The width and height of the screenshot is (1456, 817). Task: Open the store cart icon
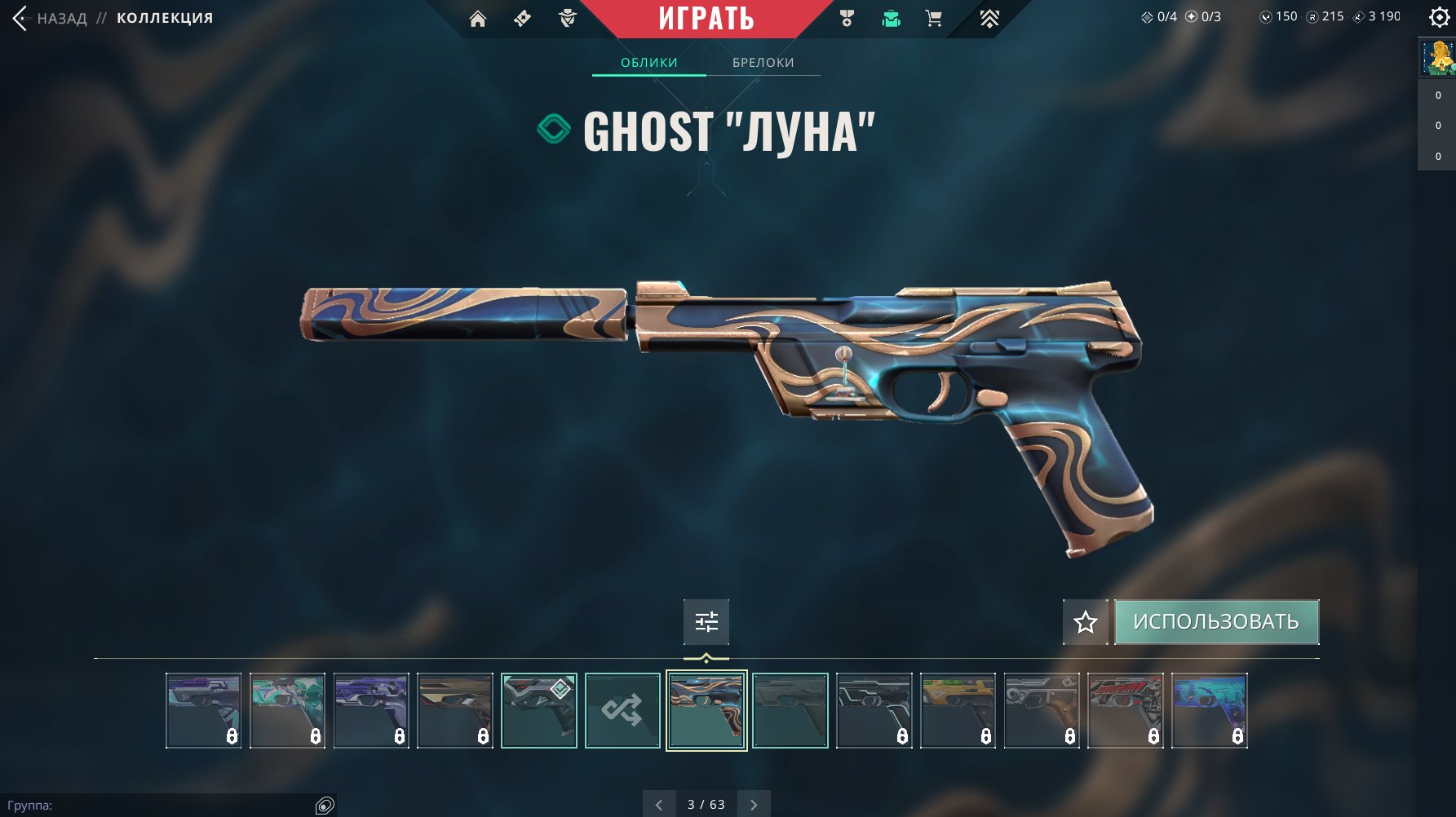click(934, 19)
